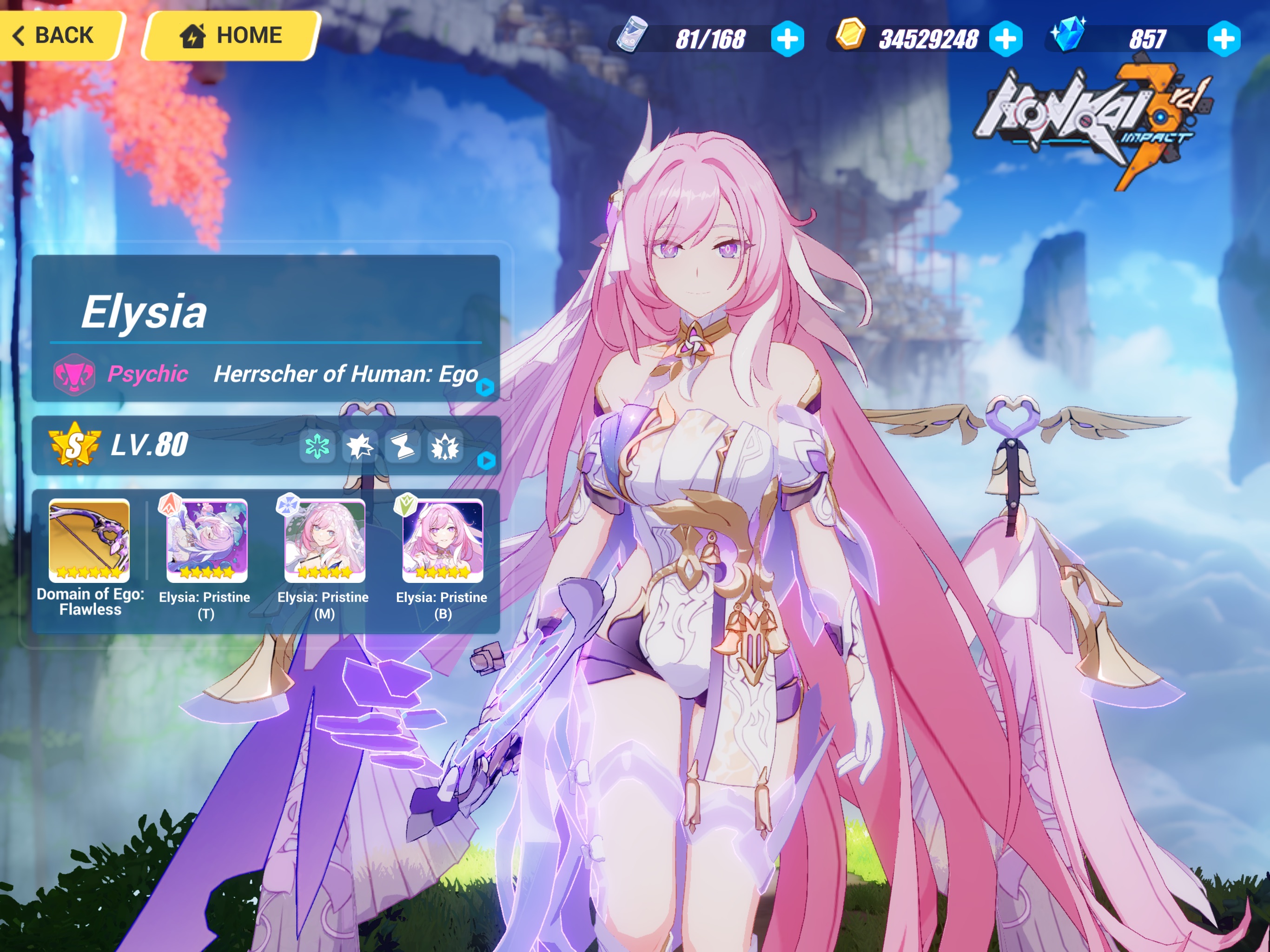Select the star-burst ultimate skill icon

[x=360, y=448]
